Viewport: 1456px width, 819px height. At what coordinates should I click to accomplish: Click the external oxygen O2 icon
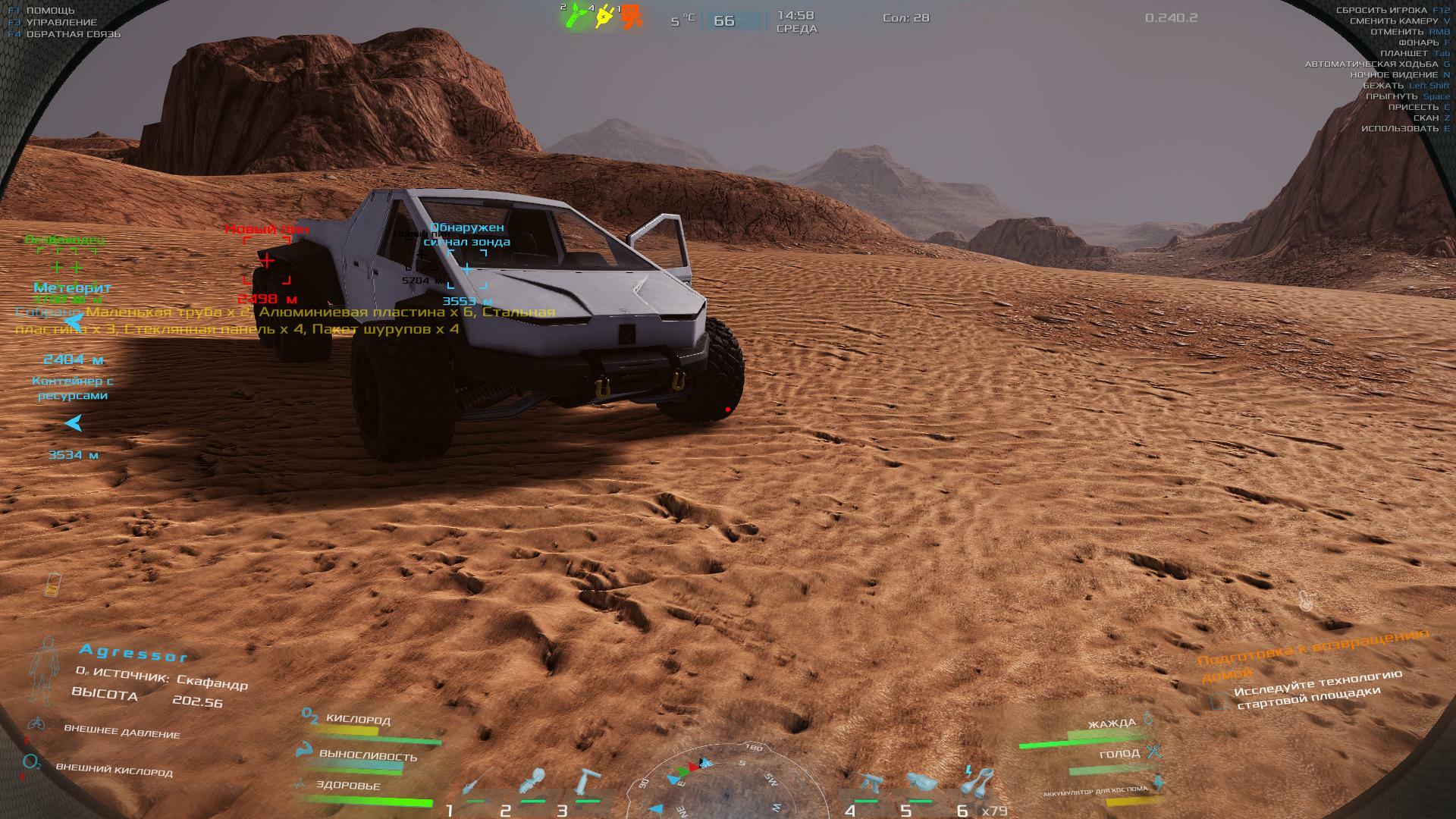pos(31,763)
